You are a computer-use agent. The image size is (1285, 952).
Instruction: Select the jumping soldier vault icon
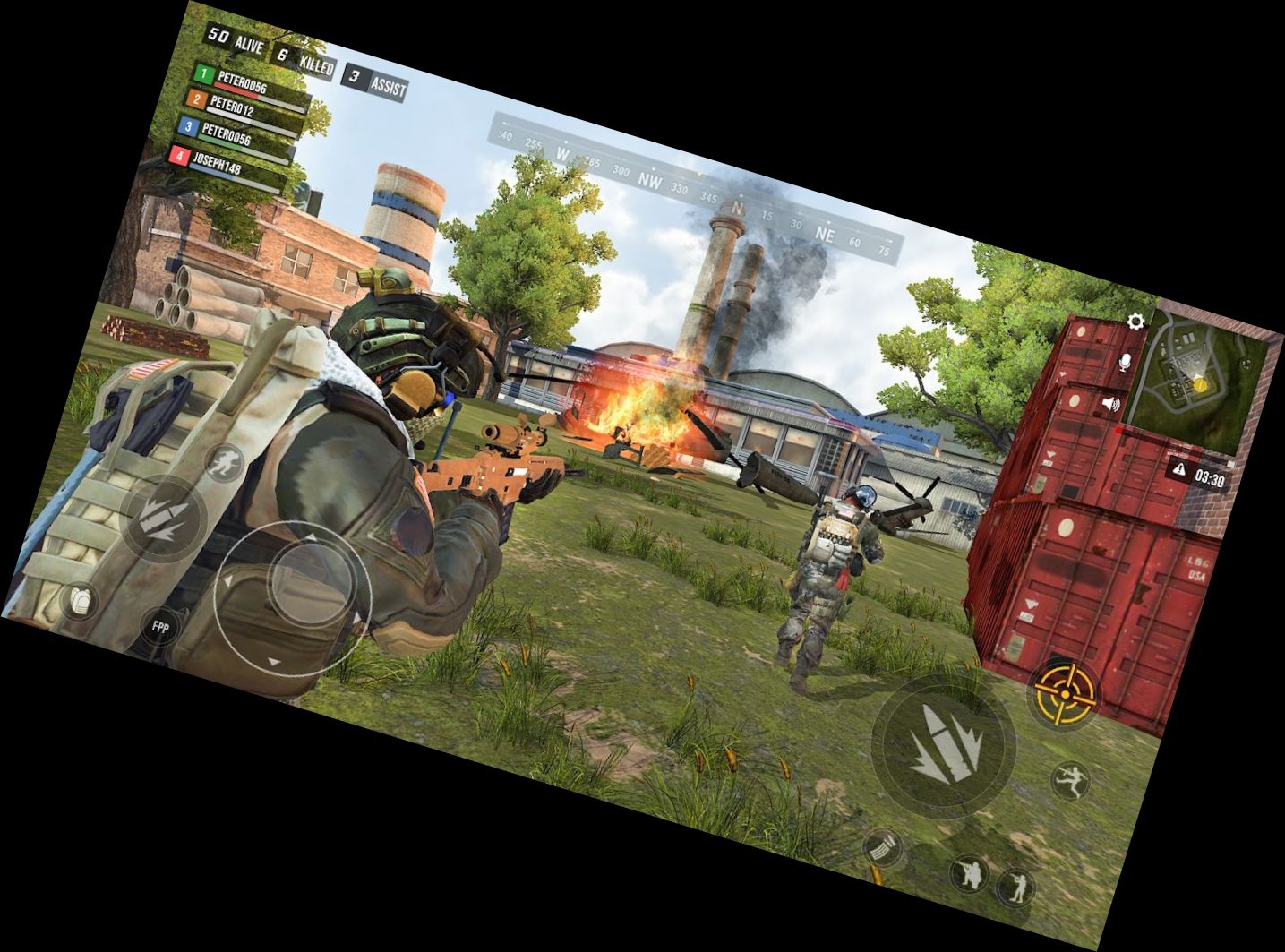click(1071, 779)
